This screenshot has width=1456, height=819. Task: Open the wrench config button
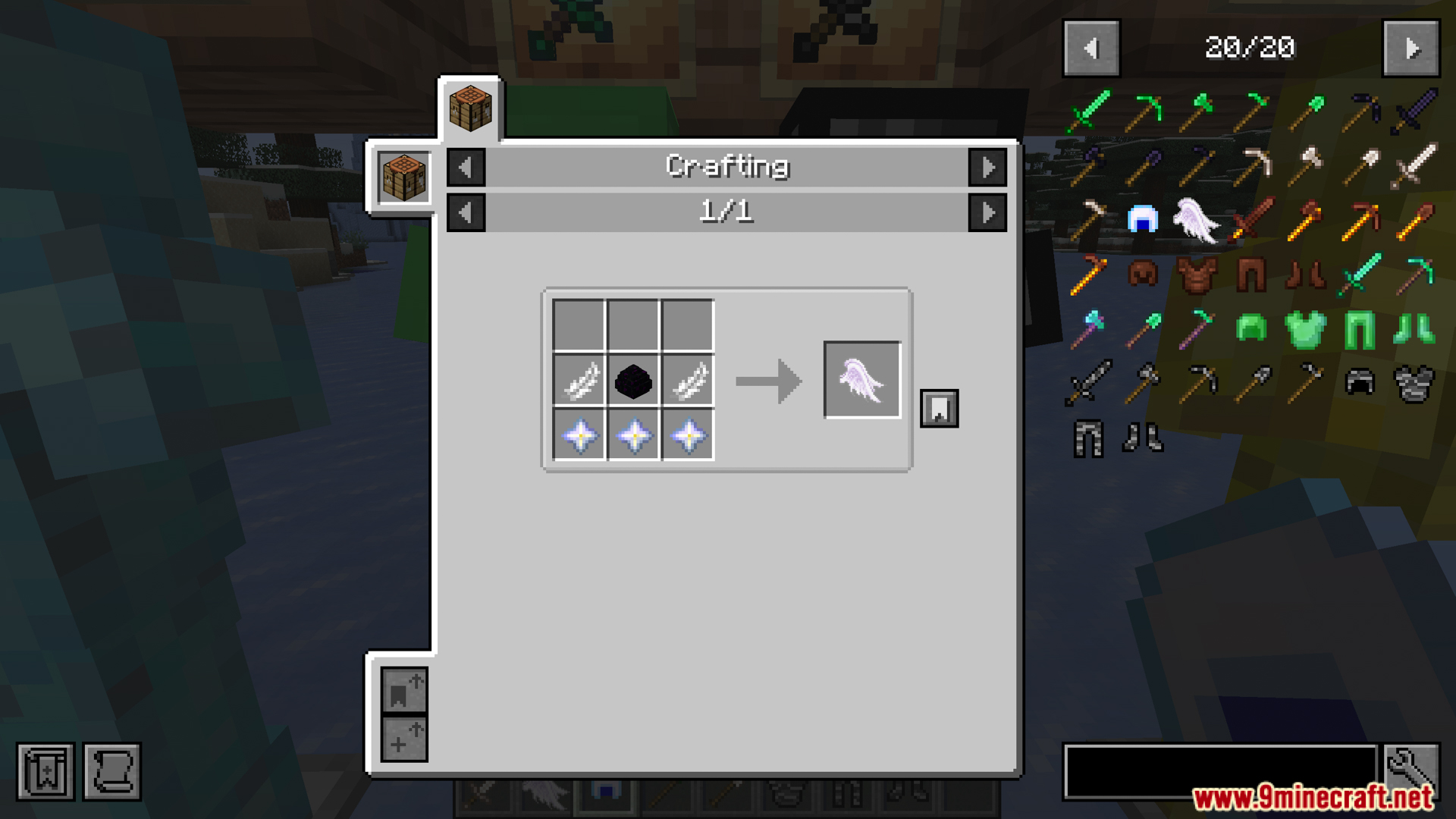[x=1411, y=769]
